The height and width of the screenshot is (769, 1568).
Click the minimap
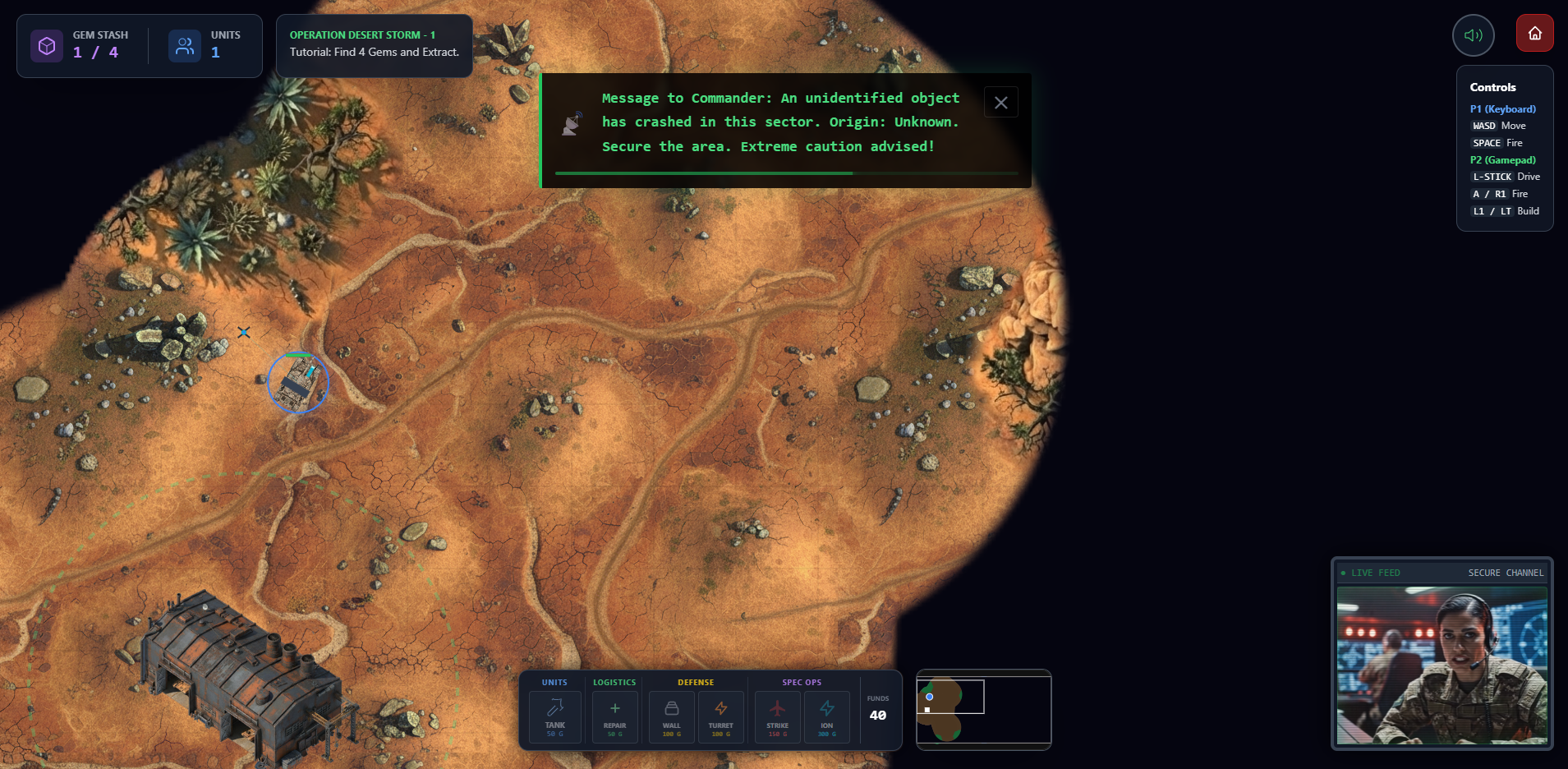(983, 709)
